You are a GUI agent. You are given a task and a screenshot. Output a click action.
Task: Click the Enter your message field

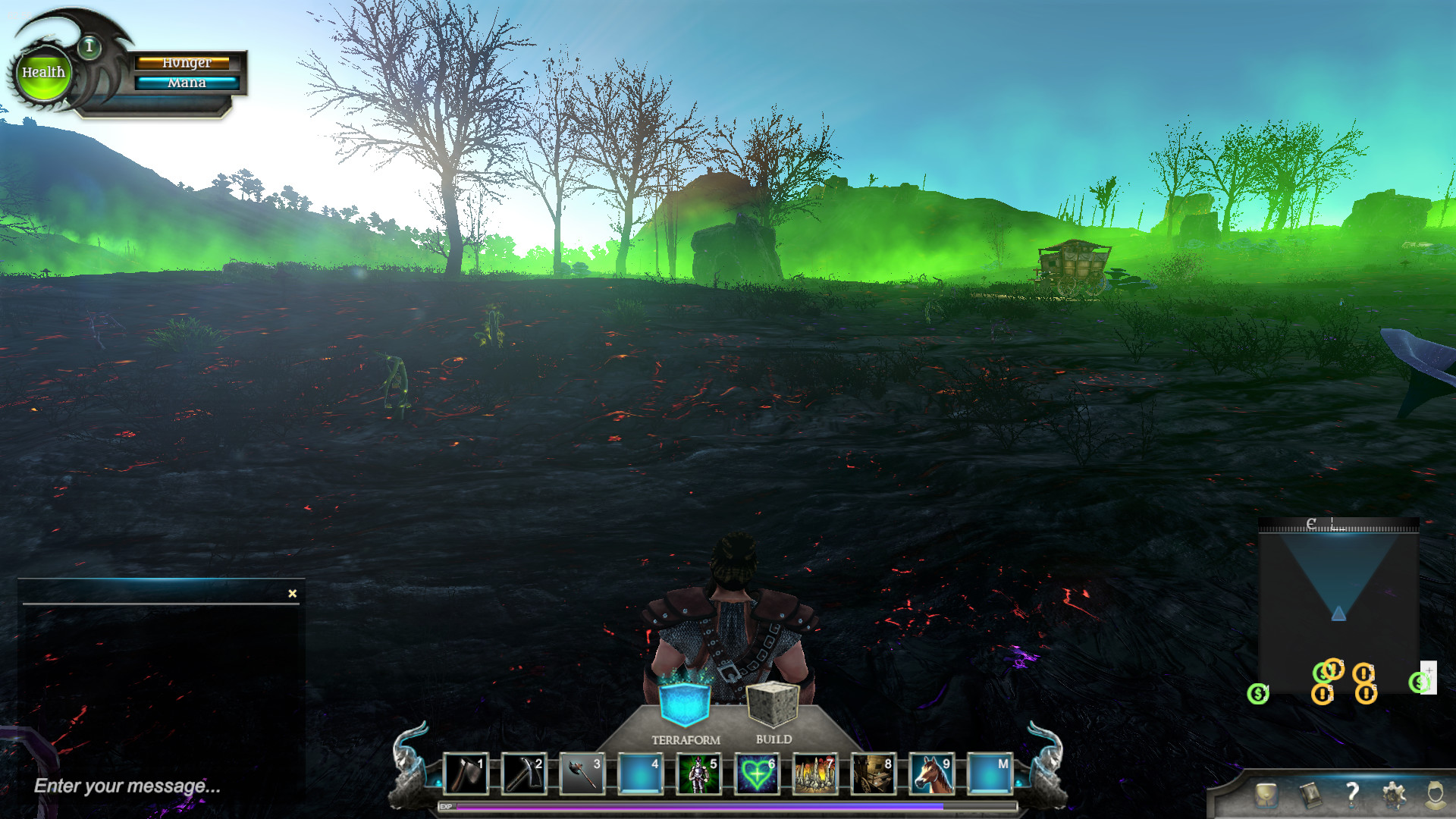click(125, 785)
